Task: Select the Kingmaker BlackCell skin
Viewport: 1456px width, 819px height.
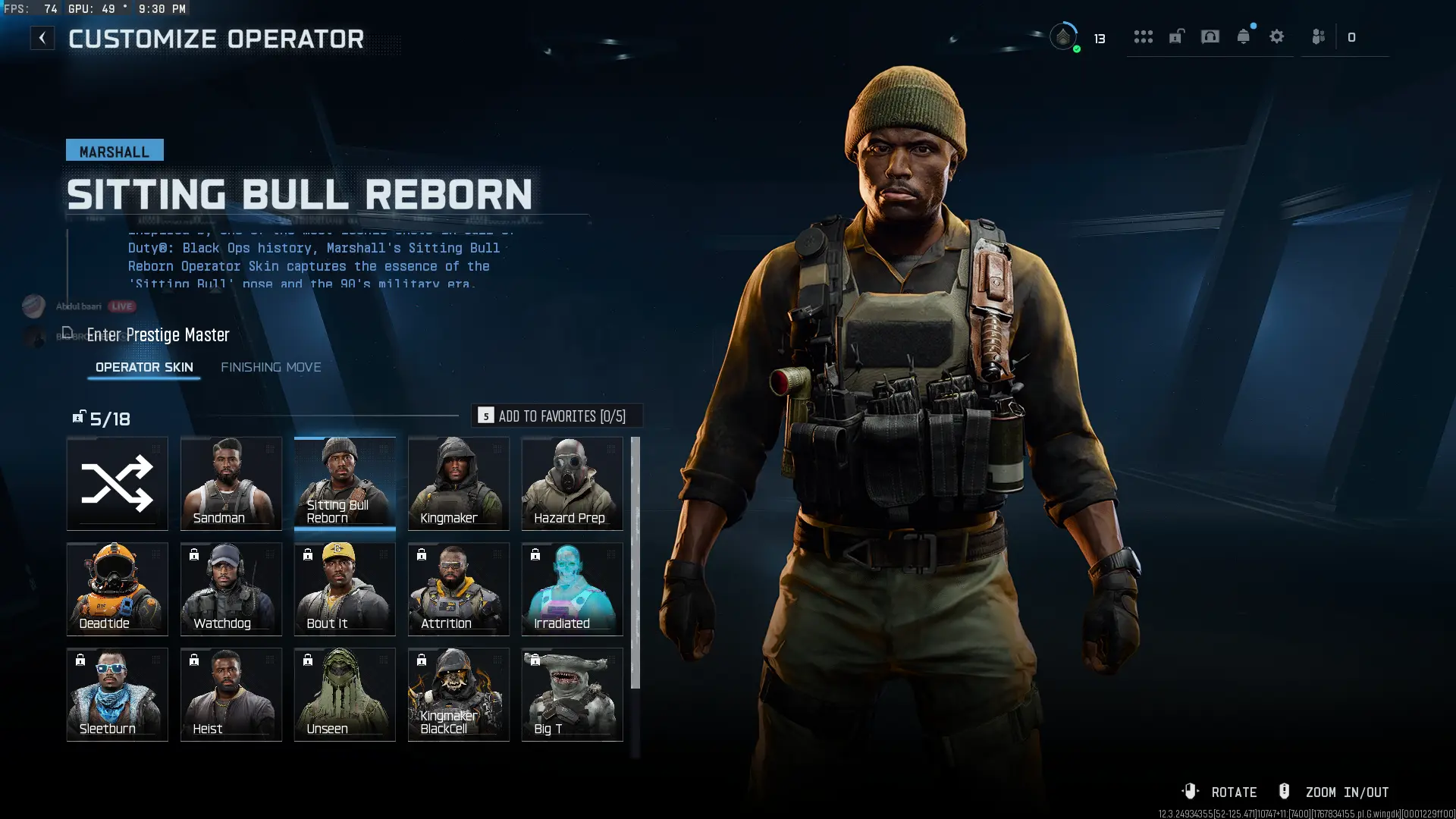Action: 458,694
